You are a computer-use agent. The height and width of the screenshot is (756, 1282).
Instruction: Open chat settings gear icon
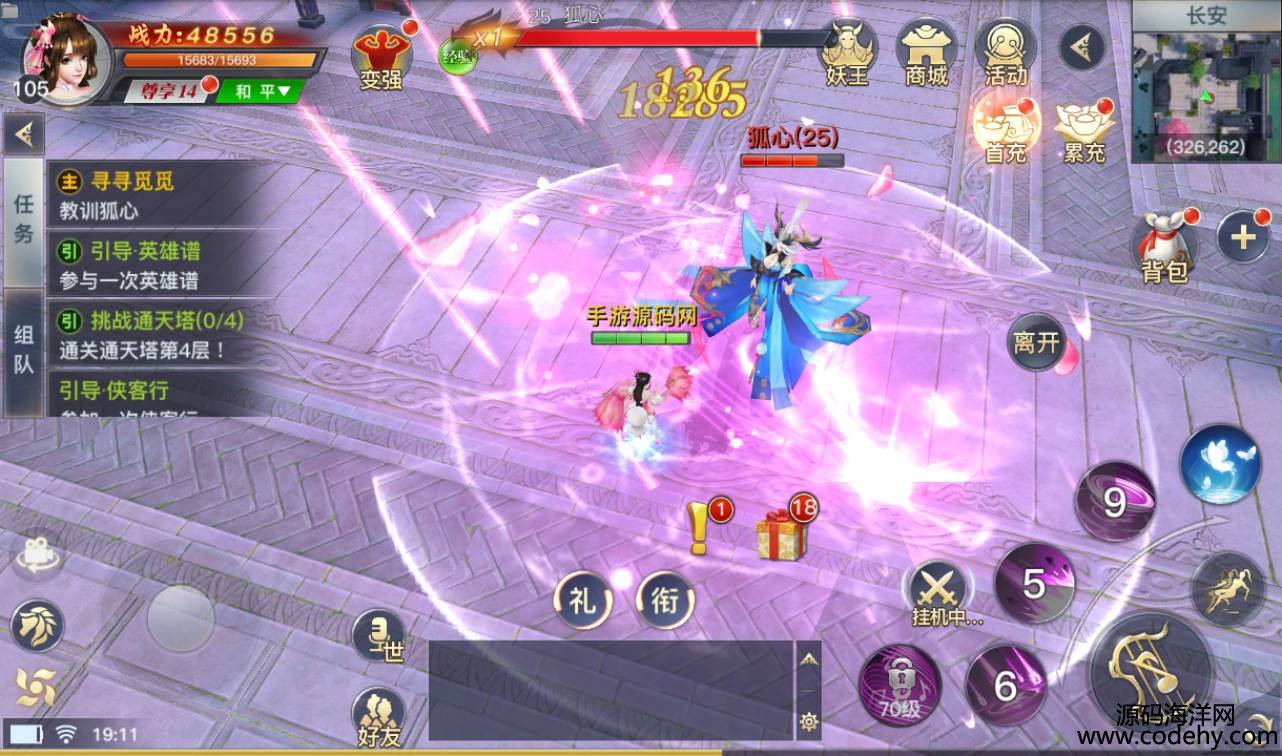[808, 721]
